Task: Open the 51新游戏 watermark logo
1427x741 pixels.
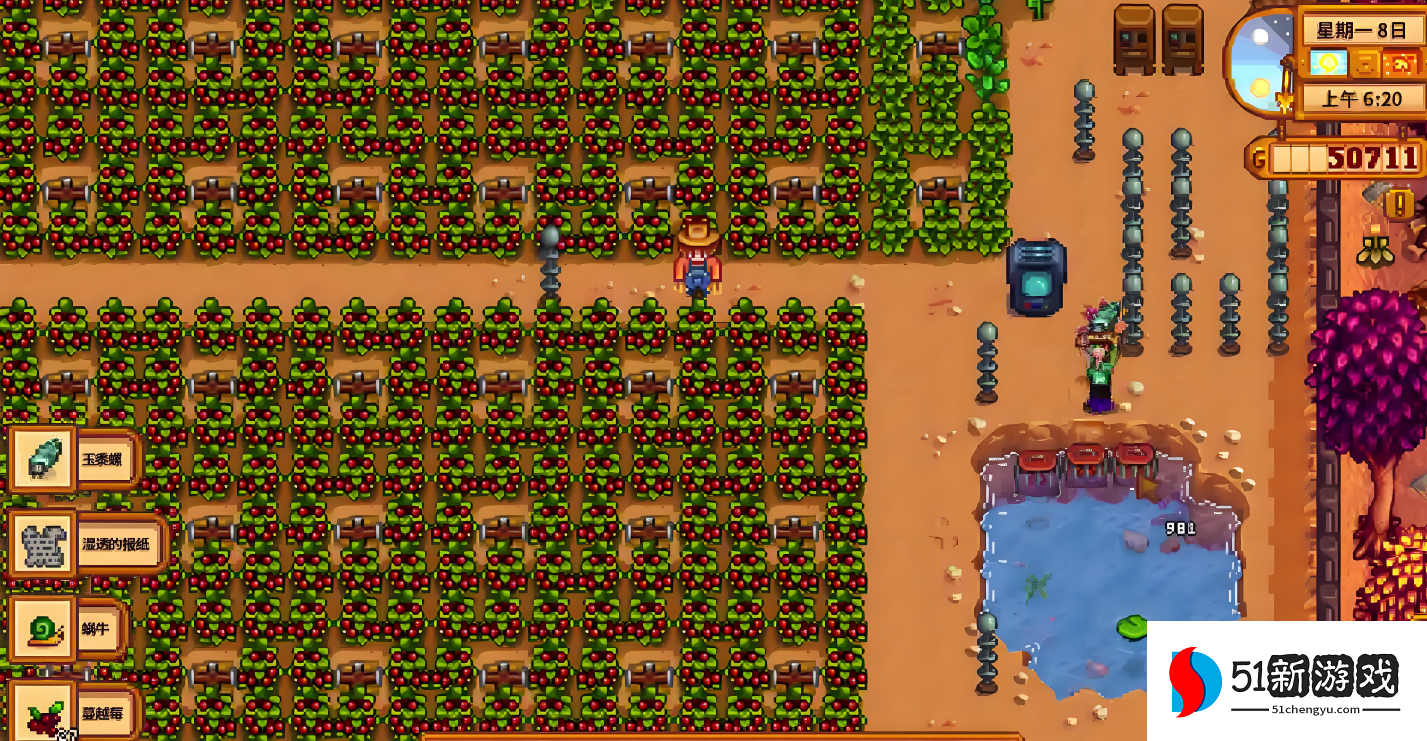Action: click(1286, 681)
